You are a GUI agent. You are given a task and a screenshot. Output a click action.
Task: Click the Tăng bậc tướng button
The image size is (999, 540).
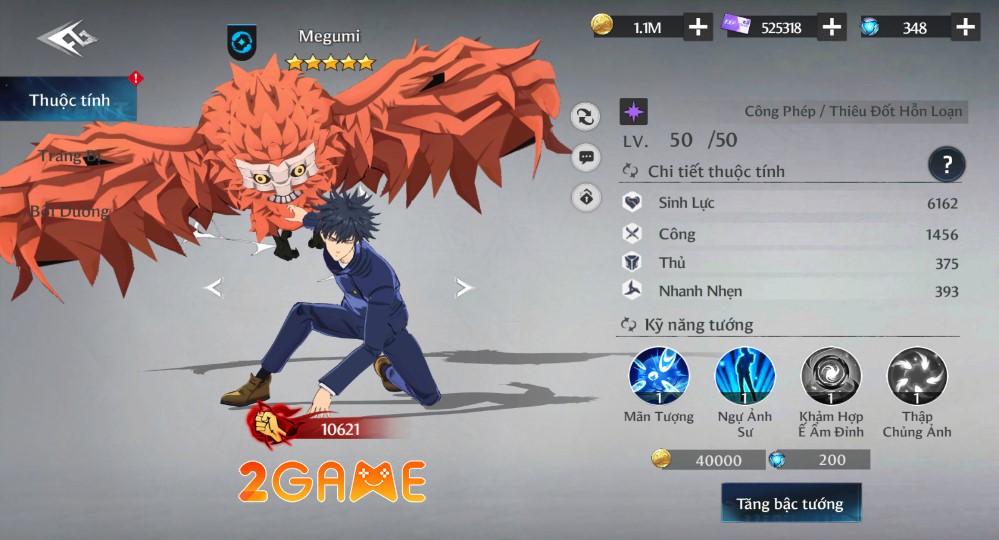790,504
